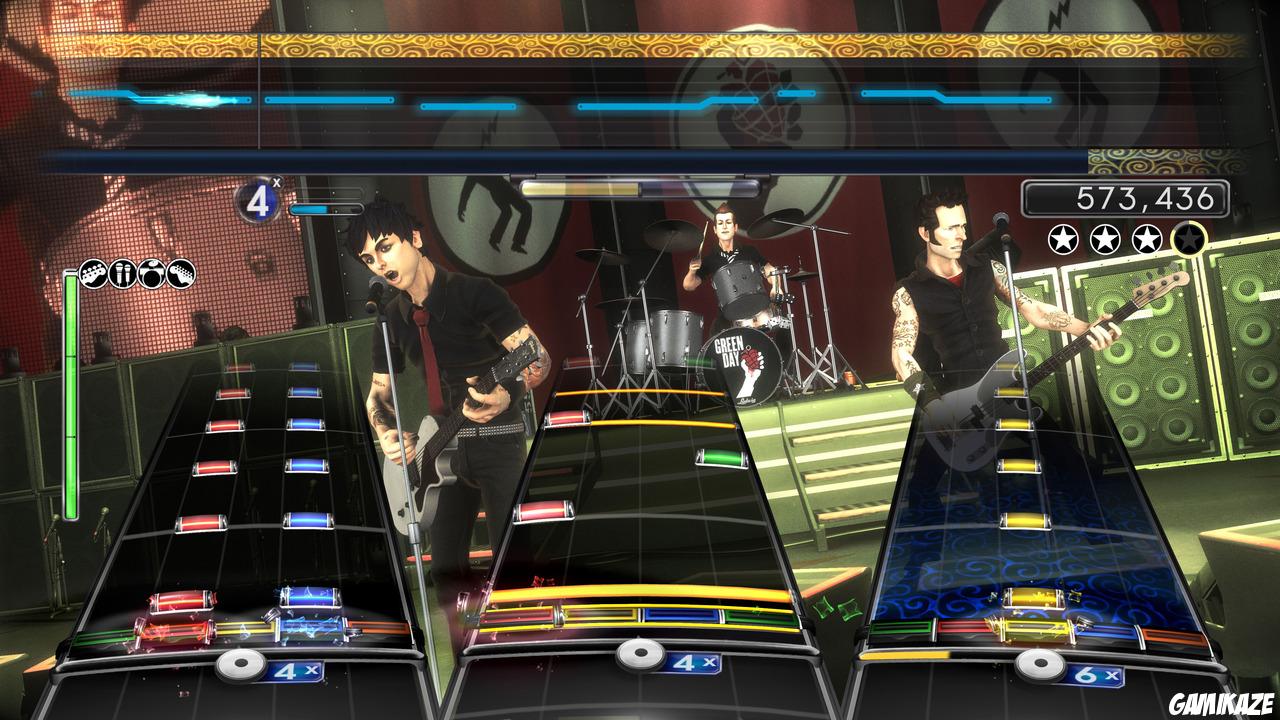Select the drum kit instrument icon
Image resolution: width=1280 pixels, height=720 pixels.
click(151, 275)
